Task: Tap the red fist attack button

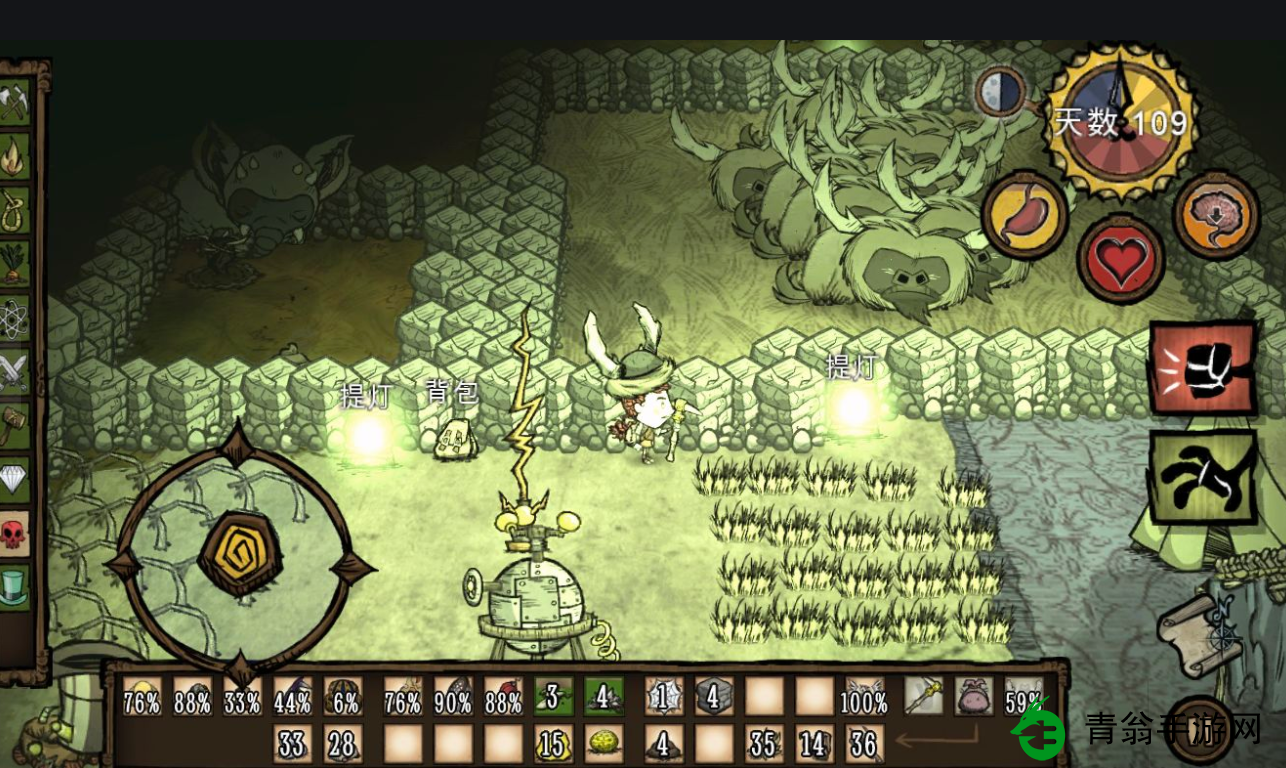Action: coord(1202,368)
